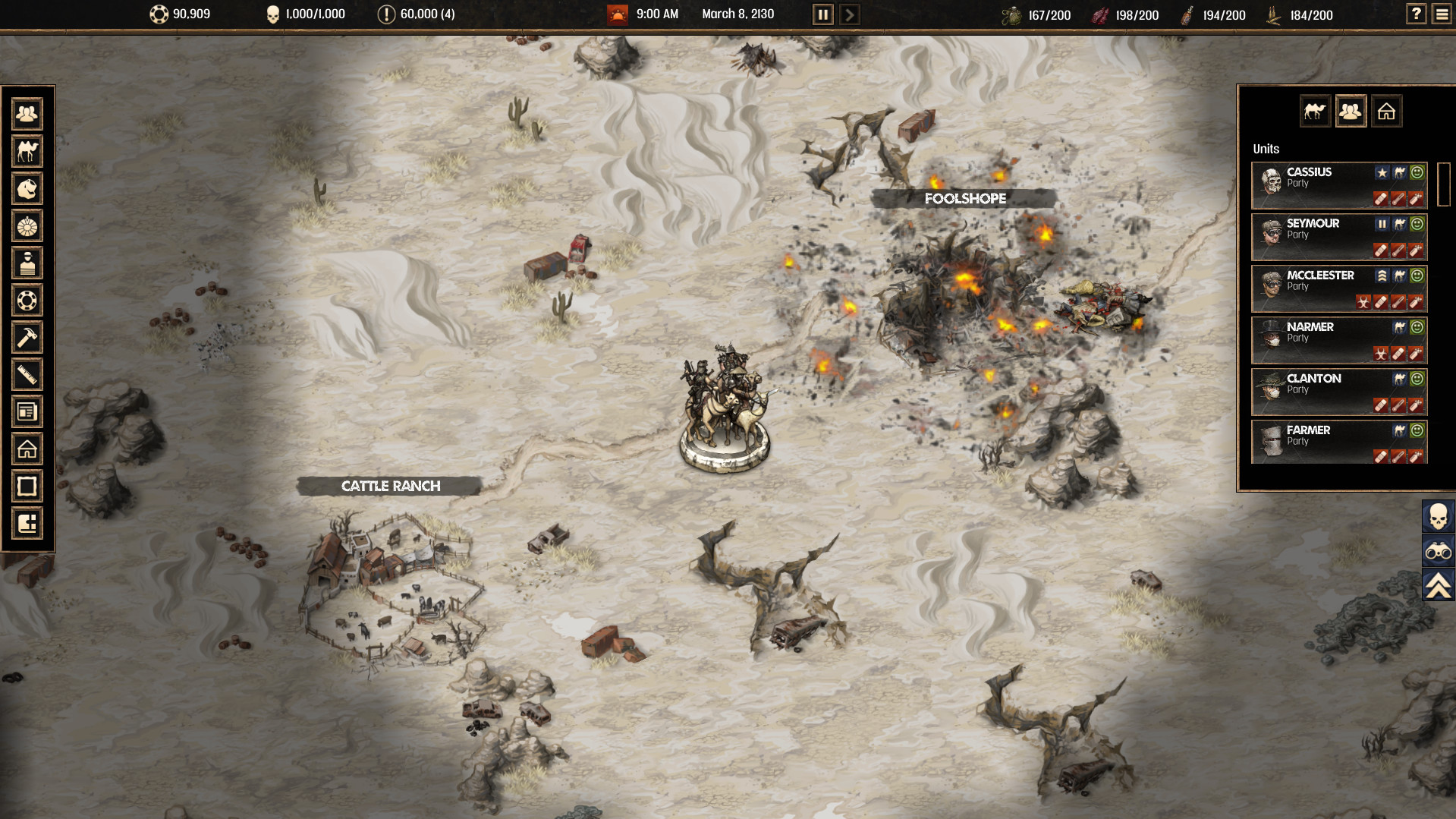Open the newspaper log panel

(27, 411)
